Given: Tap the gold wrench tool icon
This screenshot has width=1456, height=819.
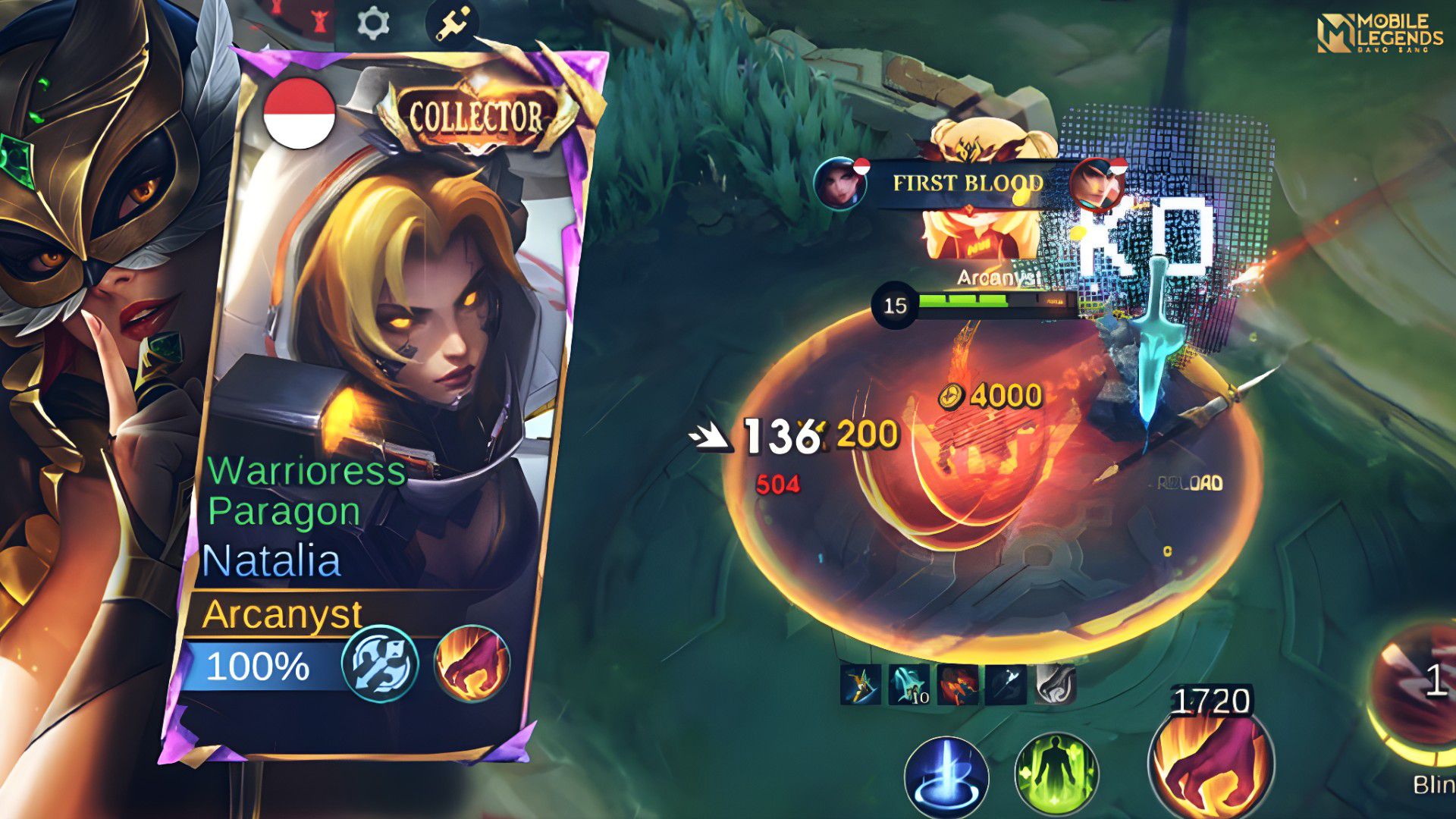Looking at the screenshot, I should [453, 24].
